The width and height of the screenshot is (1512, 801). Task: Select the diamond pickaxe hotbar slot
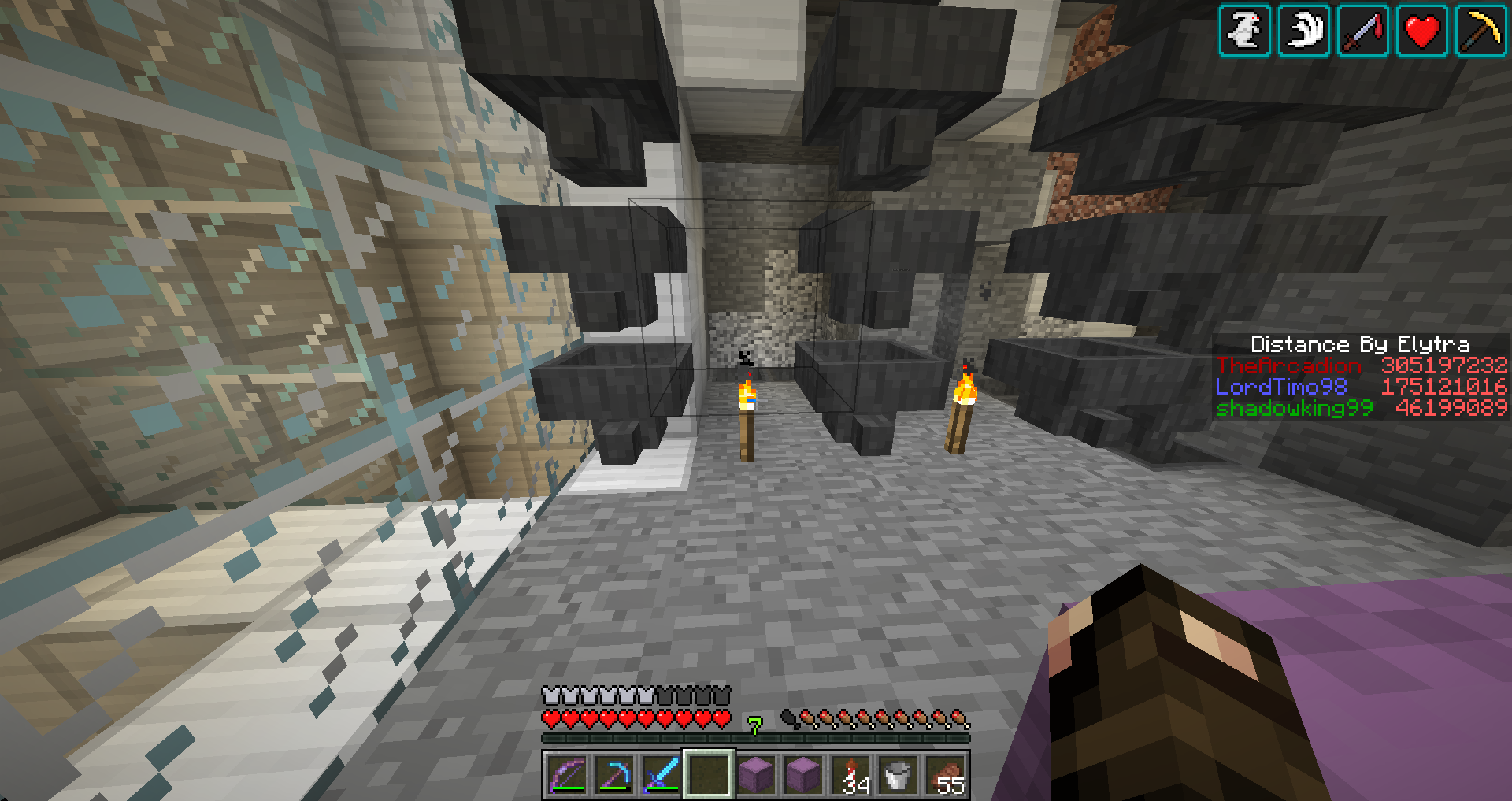click(x=614, y=775)
